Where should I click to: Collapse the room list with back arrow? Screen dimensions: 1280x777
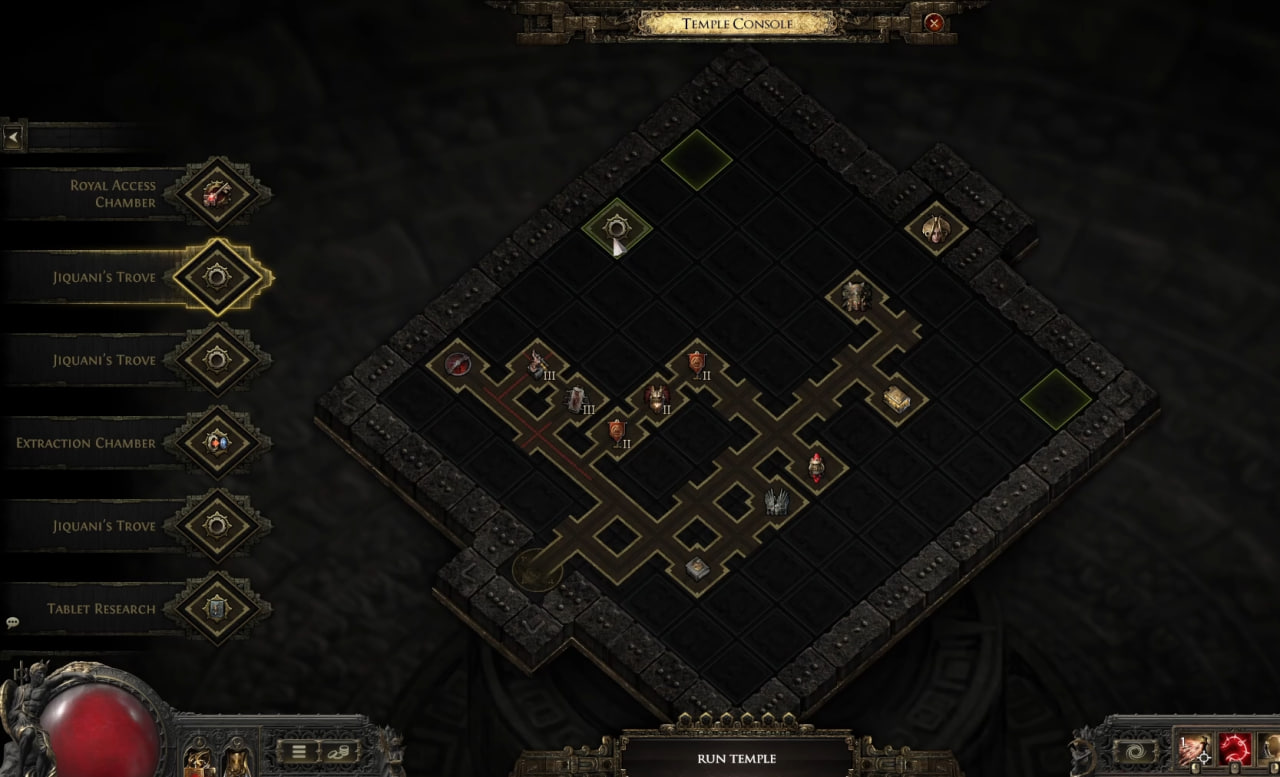coord(13,137)
